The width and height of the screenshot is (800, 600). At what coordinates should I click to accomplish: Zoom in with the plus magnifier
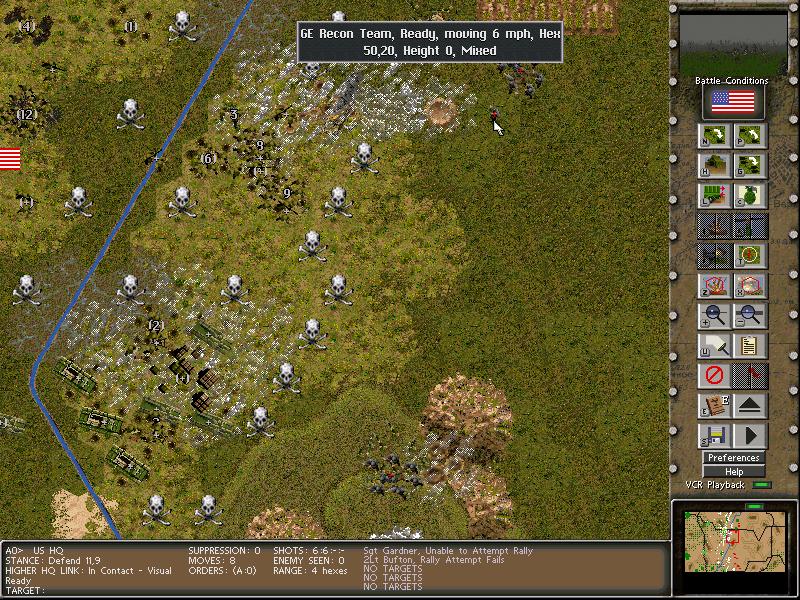pyautogui.click(x=715, y=316)
